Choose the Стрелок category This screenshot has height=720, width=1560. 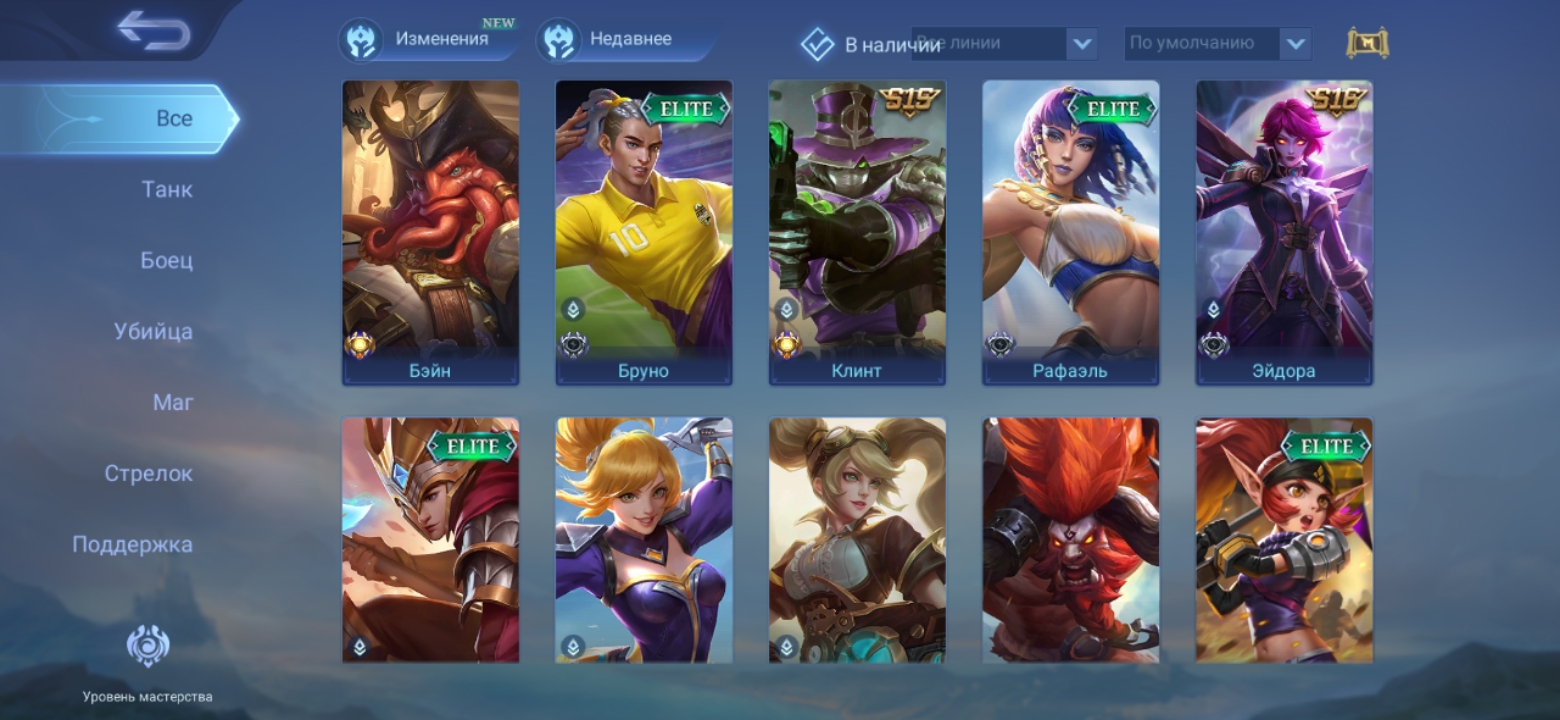(x=148, y=473)
